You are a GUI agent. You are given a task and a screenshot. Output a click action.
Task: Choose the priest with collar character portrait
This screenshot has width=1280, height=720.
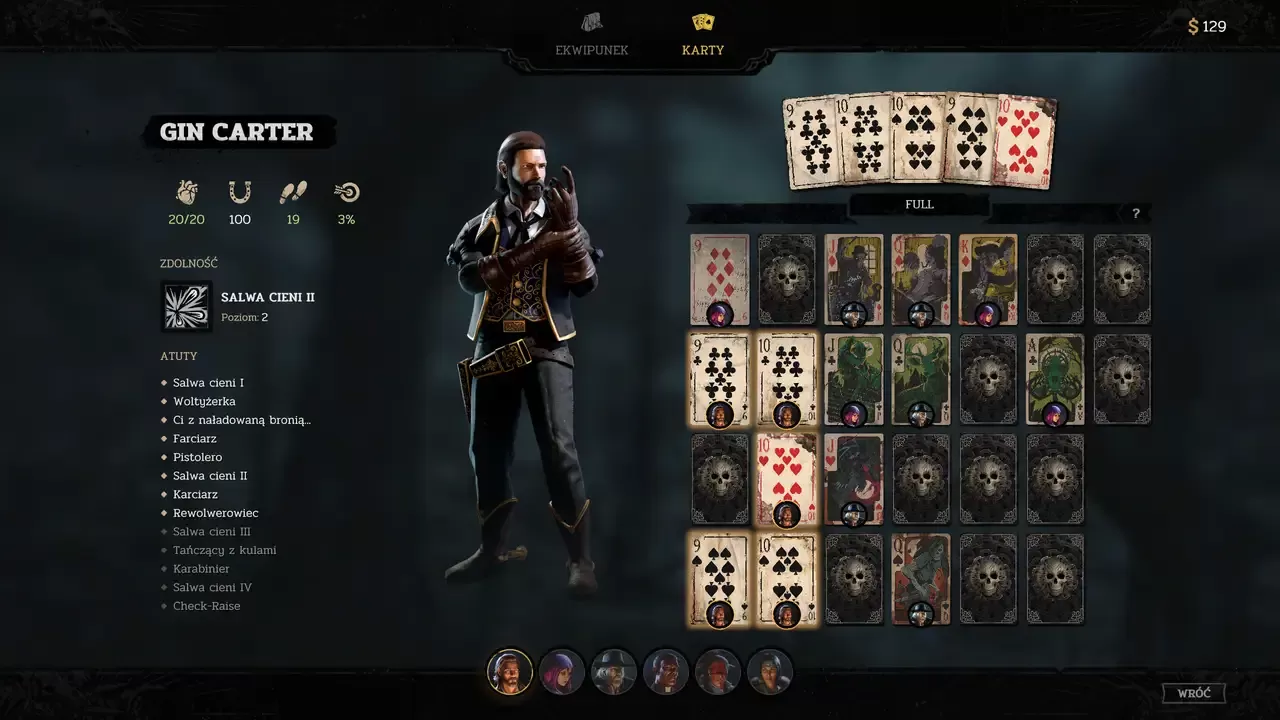click(666, 672)
